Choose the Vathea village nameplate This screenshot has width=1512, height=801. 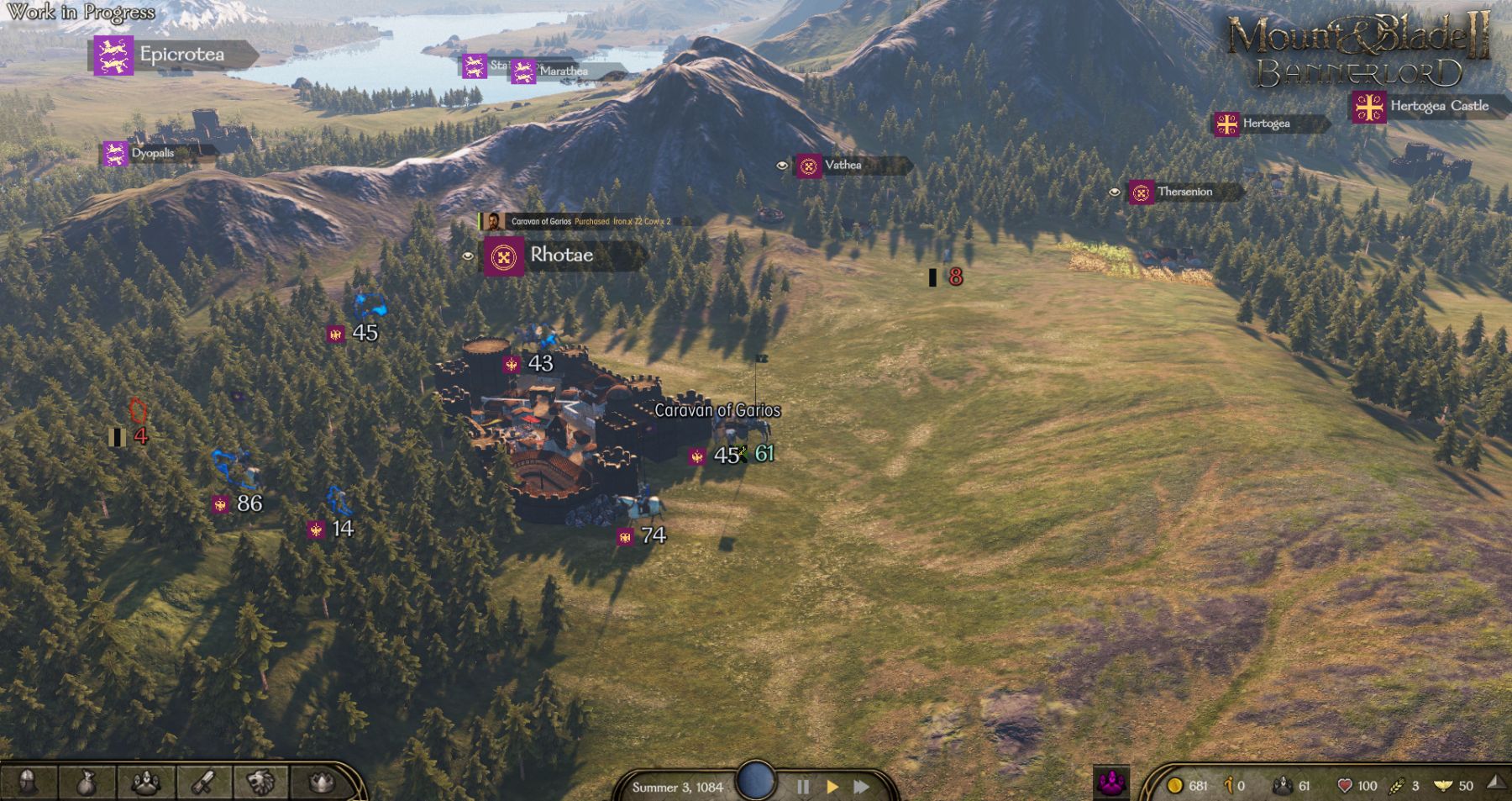(843, 166)
